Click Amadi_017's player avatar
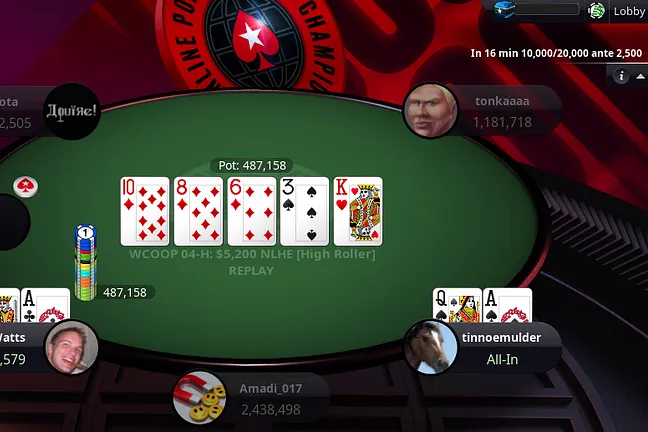Screen dimensions: 648x432 coord(199,398)
